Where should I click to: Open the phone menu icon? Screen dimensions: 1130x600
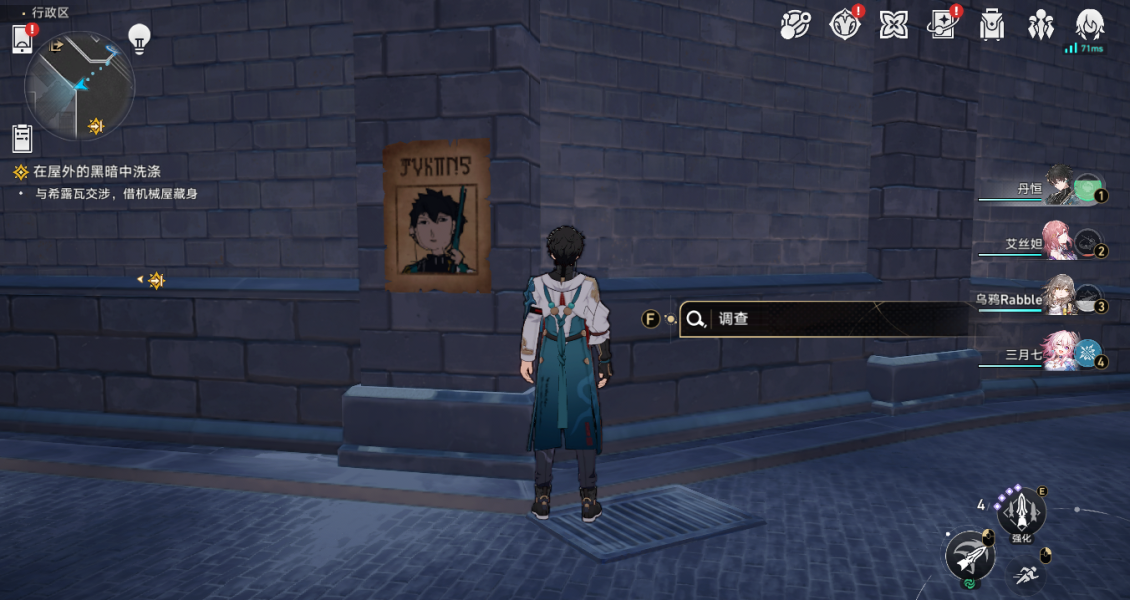coord(23,40)
